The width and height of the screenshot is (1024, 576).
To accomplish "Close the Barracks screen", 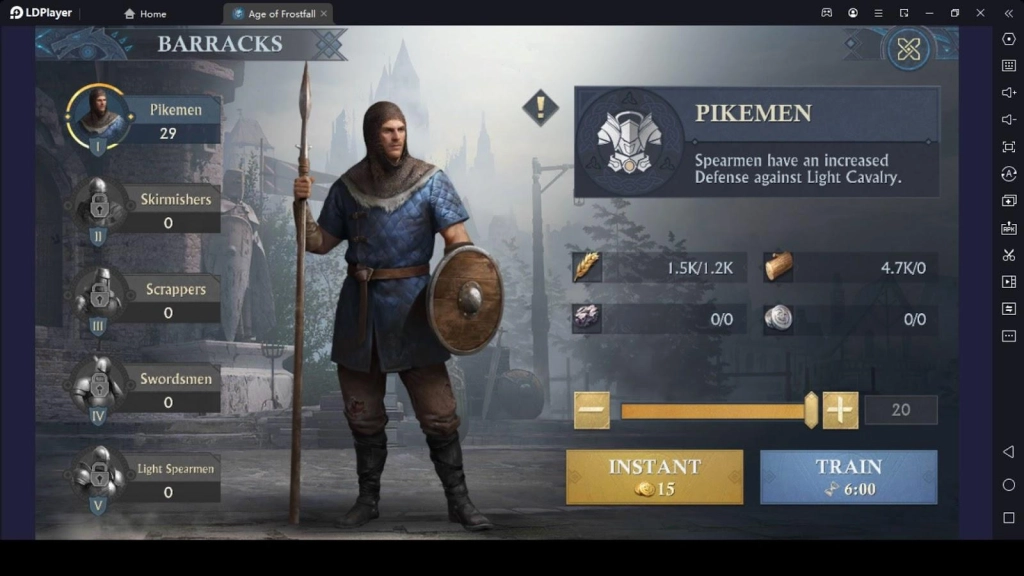I will click(908, 49).
